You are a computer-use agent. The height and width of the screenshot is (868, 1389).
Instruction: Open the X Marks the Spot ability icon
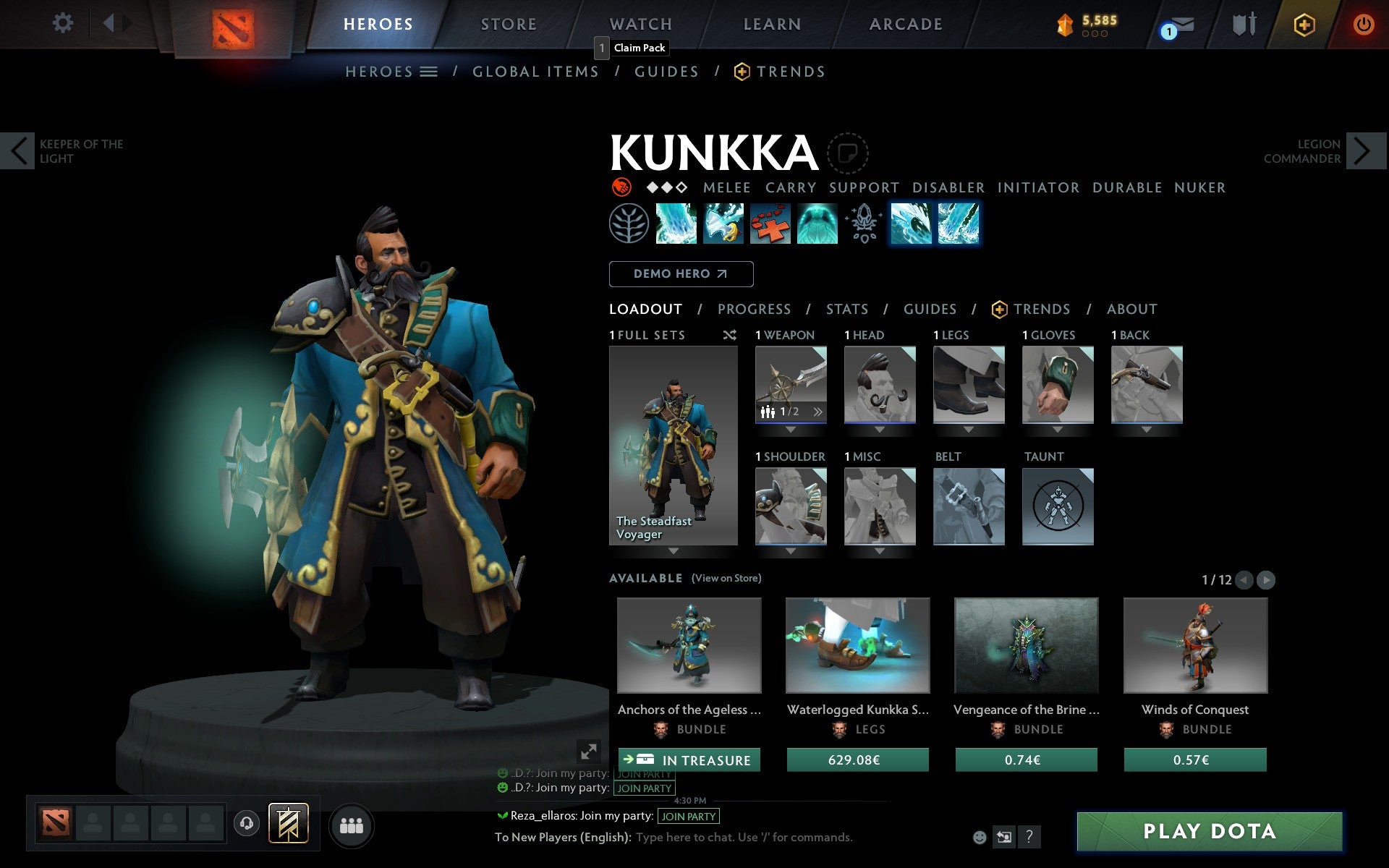[771, 224]
